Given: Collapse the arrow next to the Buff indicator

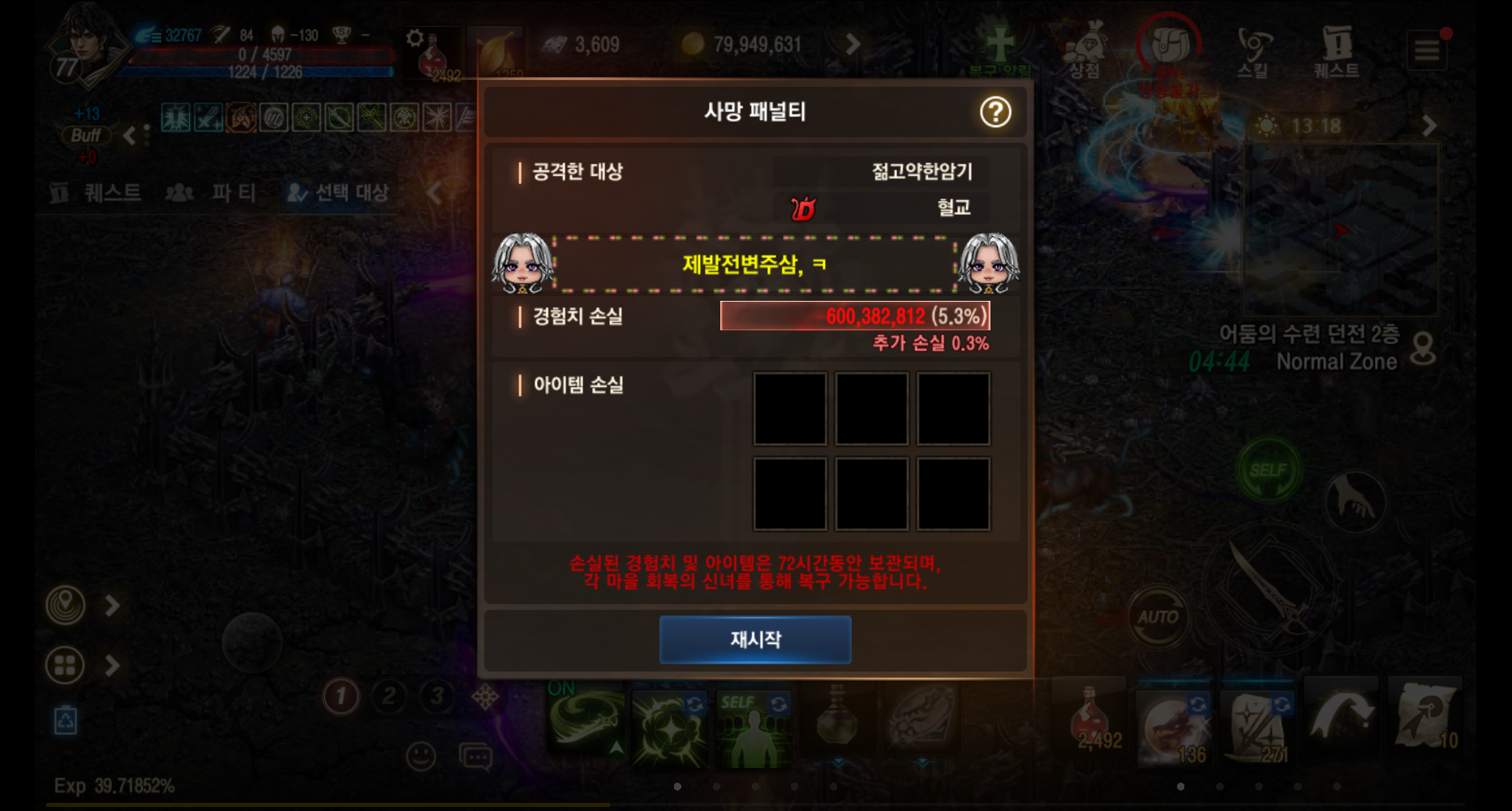Looking at the screenshot, I should coord(130,136).
